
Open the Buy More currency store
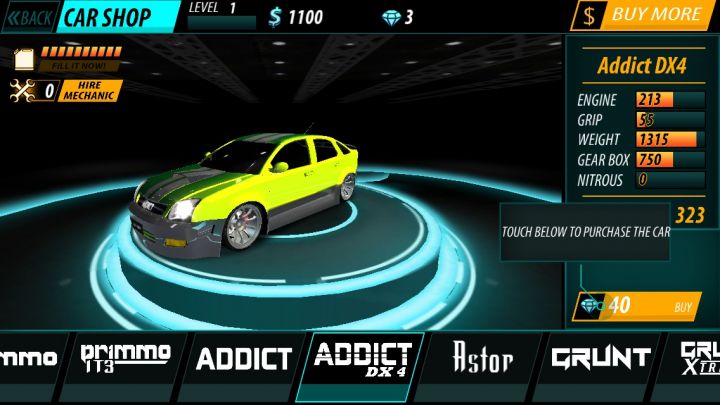pos(645,15)
